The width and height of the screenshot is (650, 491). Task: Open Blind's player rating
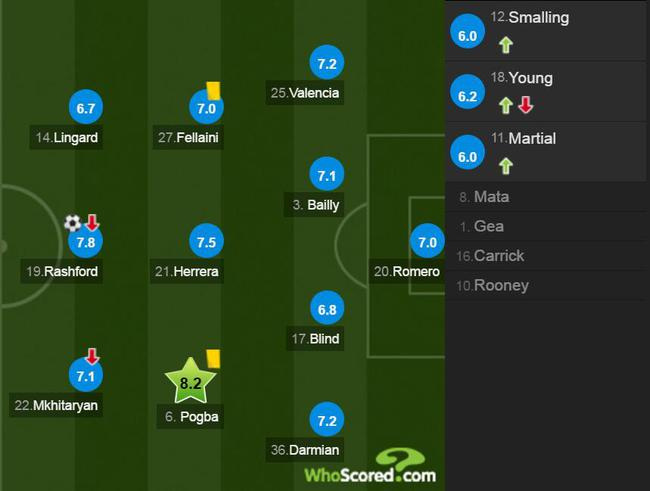point(325,308)
